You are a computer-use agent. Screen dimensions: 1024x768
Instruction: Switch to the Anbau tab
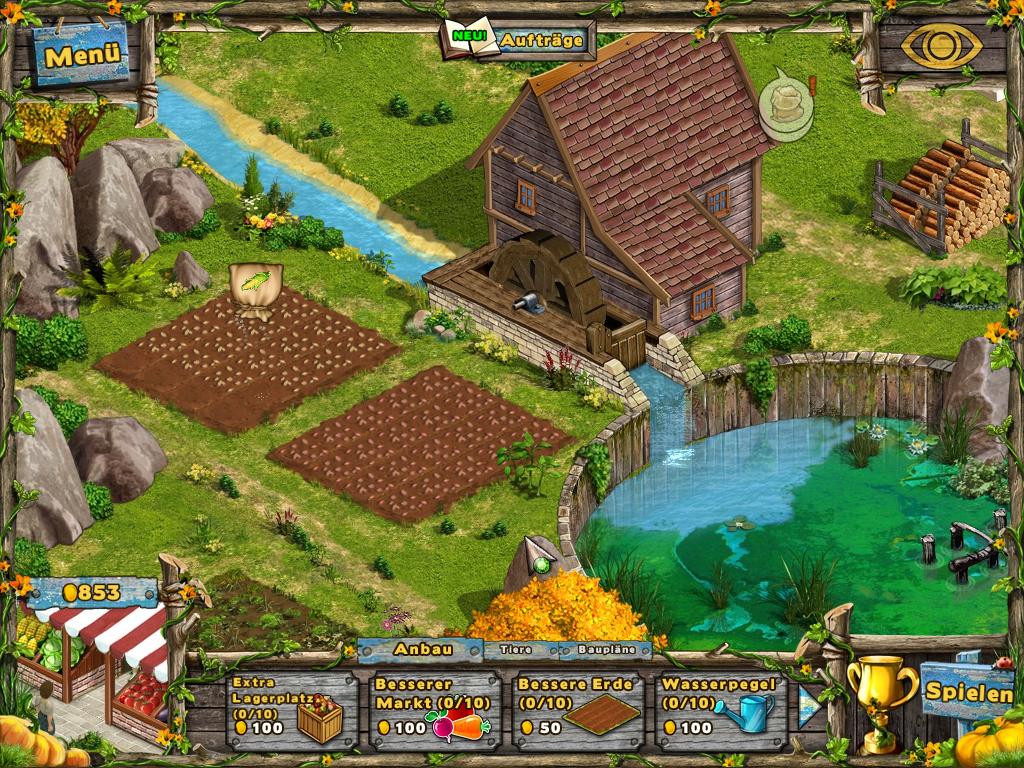(422, 649)
